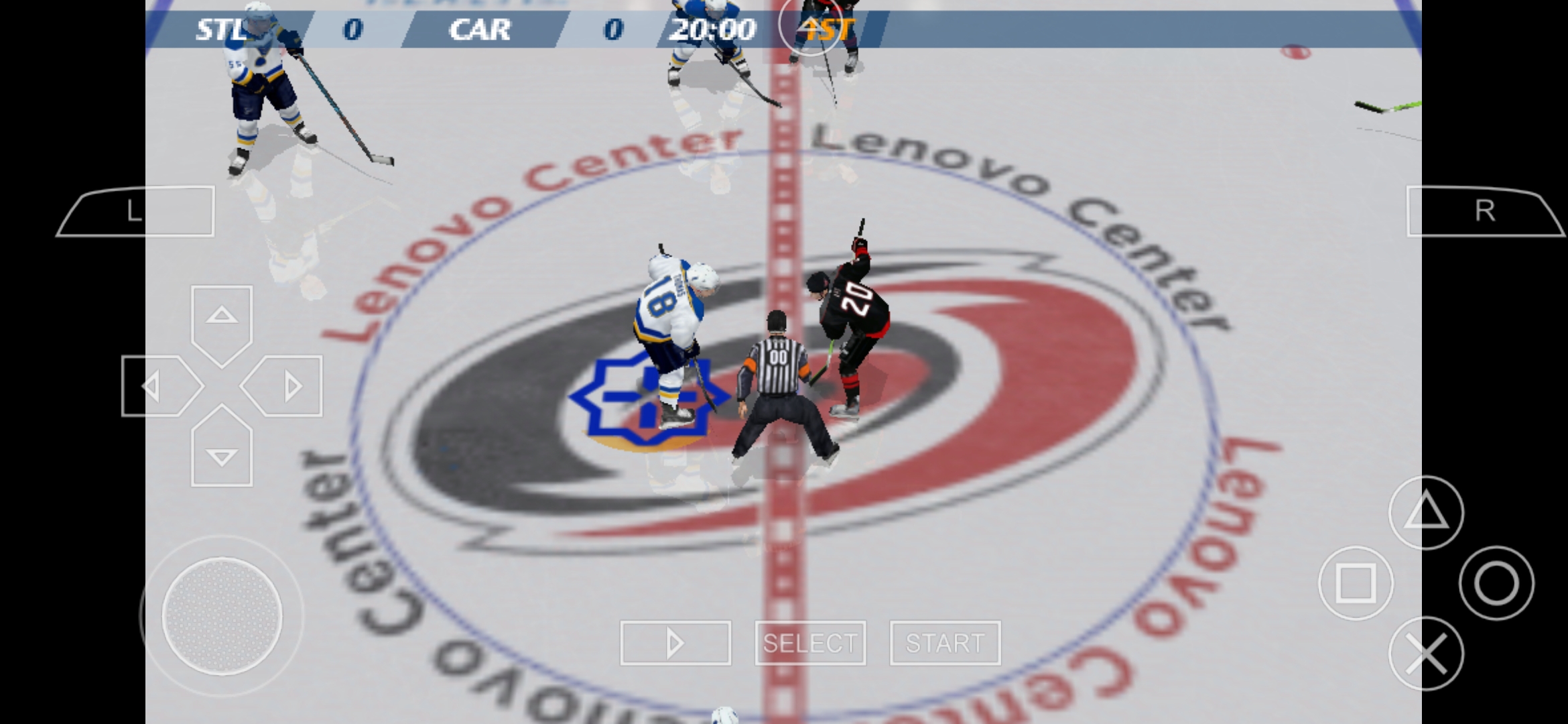Tap the circle action button
1568x724 pixels.
pos(1496,583)
